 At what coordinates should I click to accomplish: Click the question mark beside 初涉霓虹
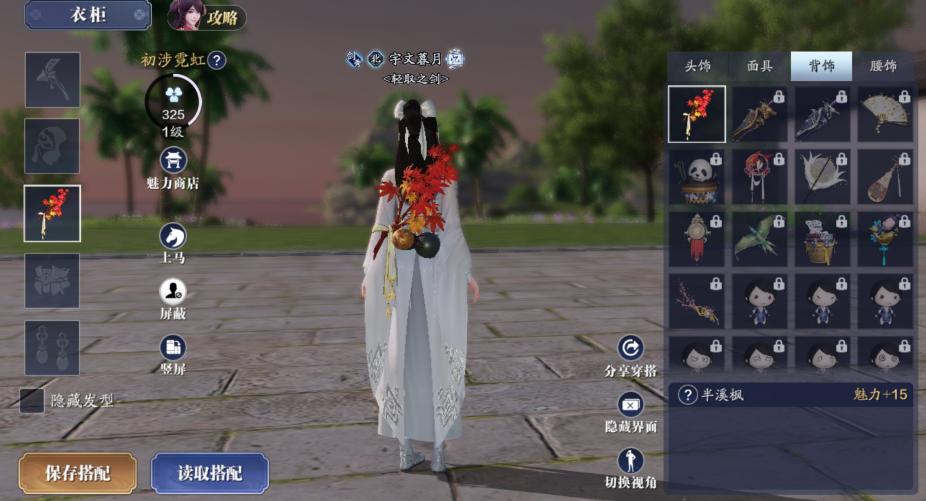[217, 61]
